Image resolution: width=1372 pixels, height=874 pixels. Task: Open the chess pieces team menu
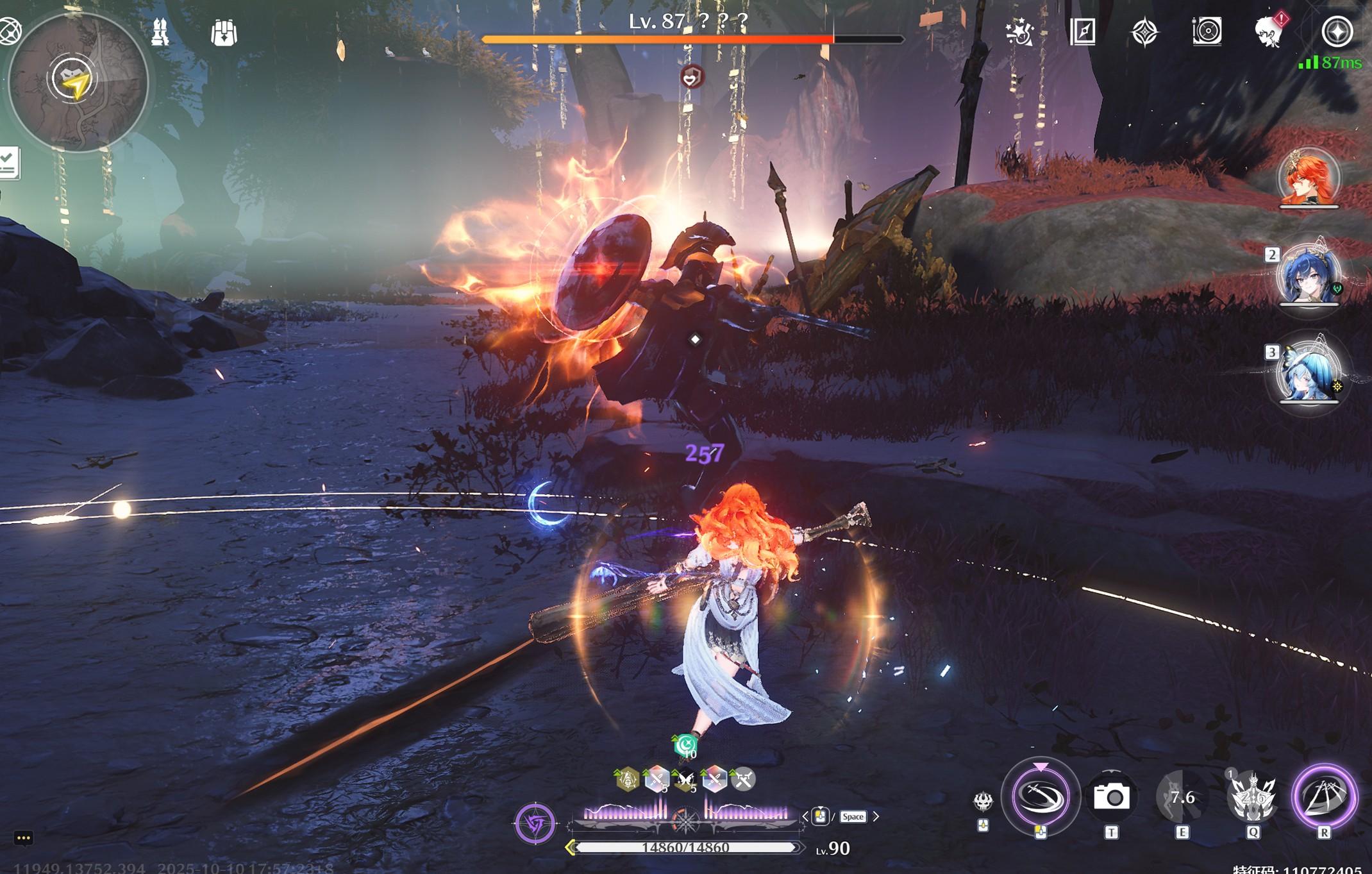click(160, 32)
